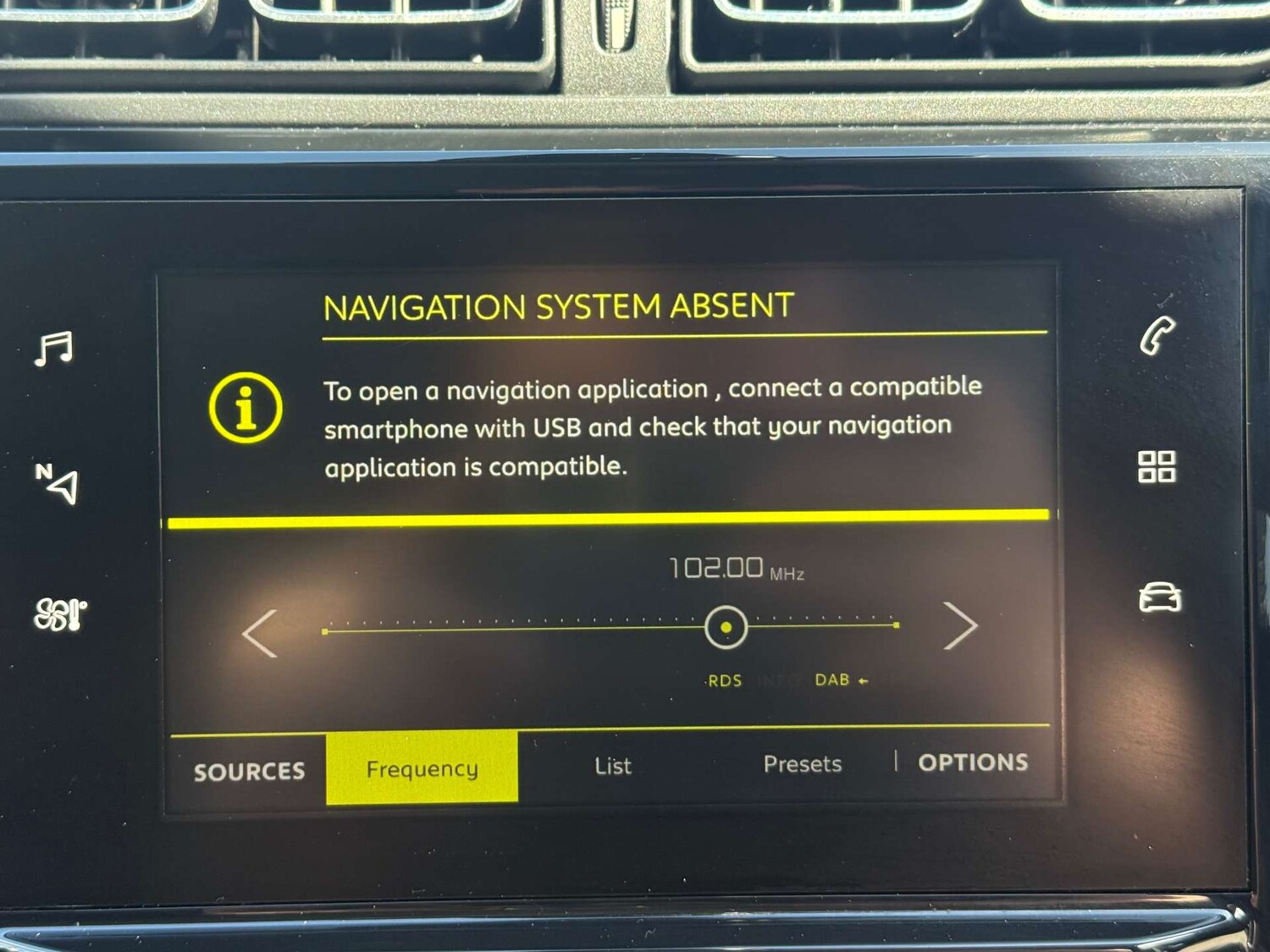
Task: Open vehicle settings via the car icon
Action: tap(1159, 597)
